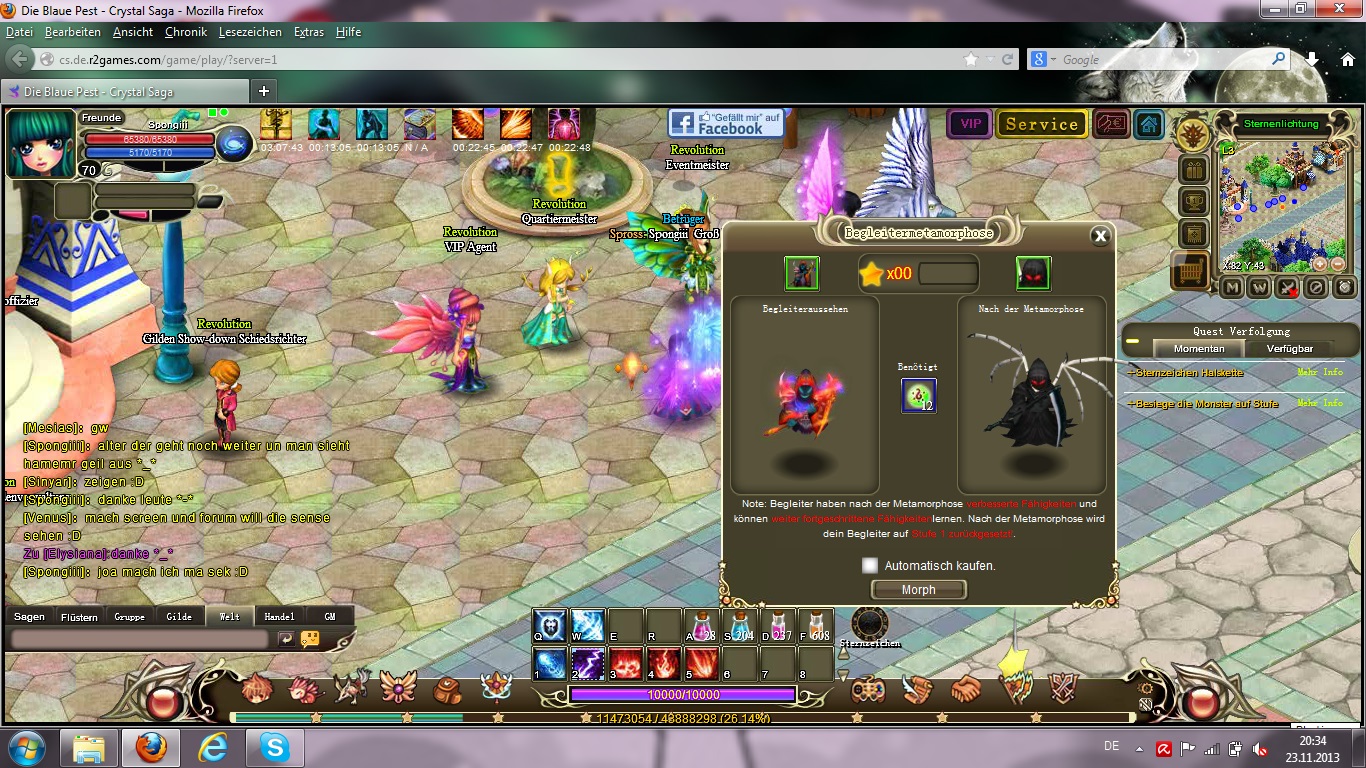Viewport: 1366px width, 768px height.
Task: Close the Begleitermetamorphose window
Action: point(1100,236)
